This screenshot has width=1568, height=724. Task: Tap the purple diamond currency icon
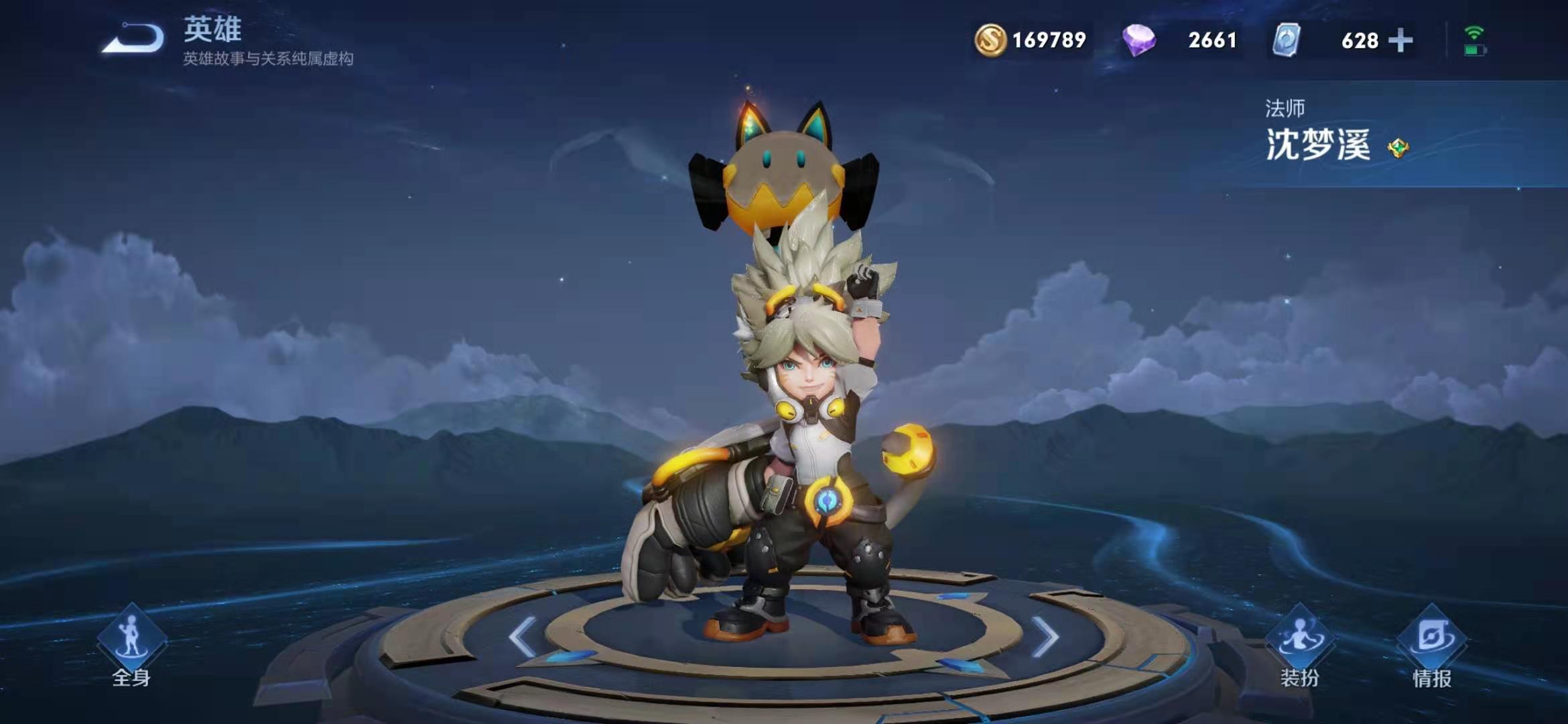point(1138,40)
